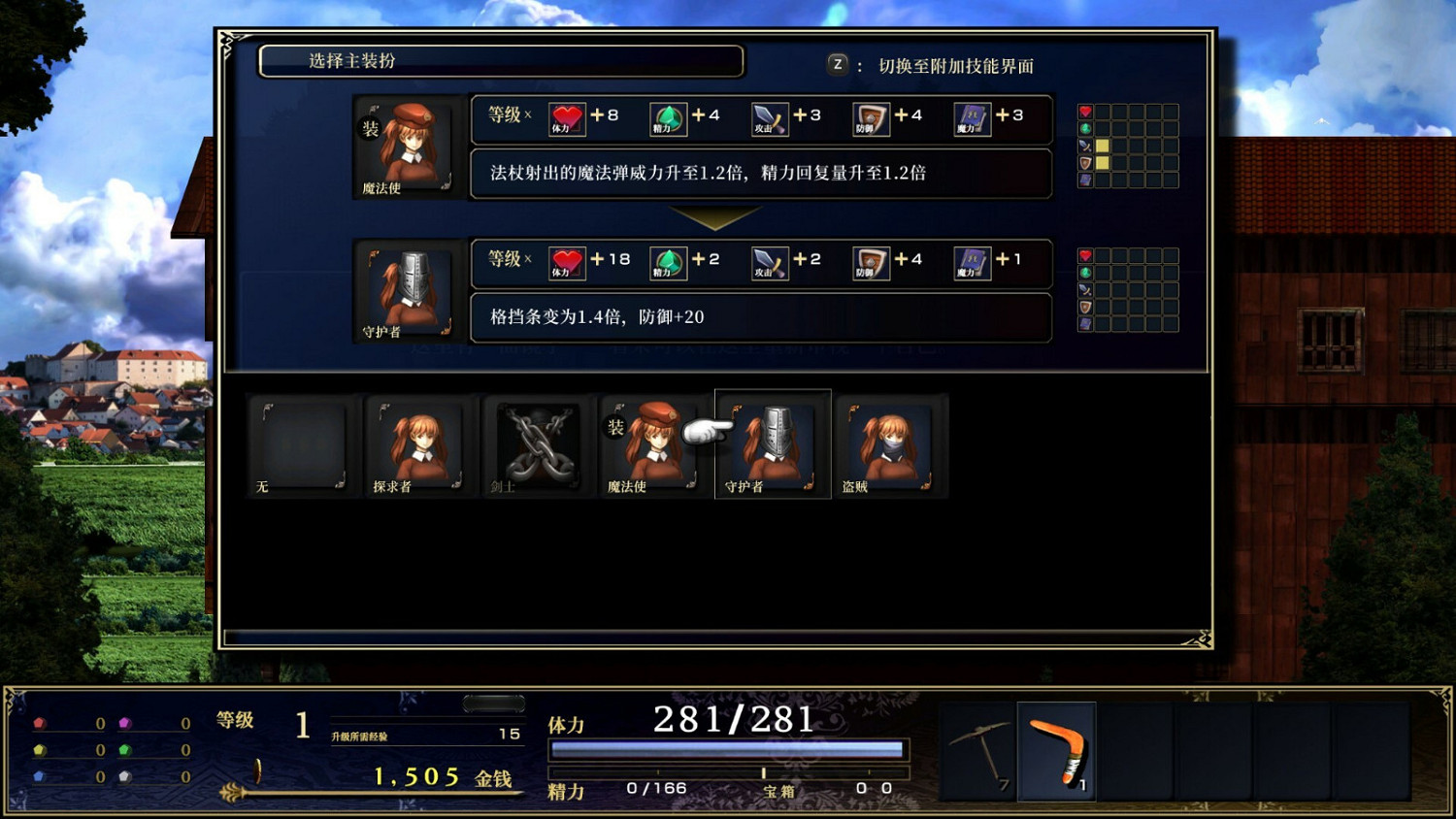Screen dimensions: 1456x819
Task: Select the 盗贼 costume thumbnail
Action: pyautogui.click(x=889, y=442)
